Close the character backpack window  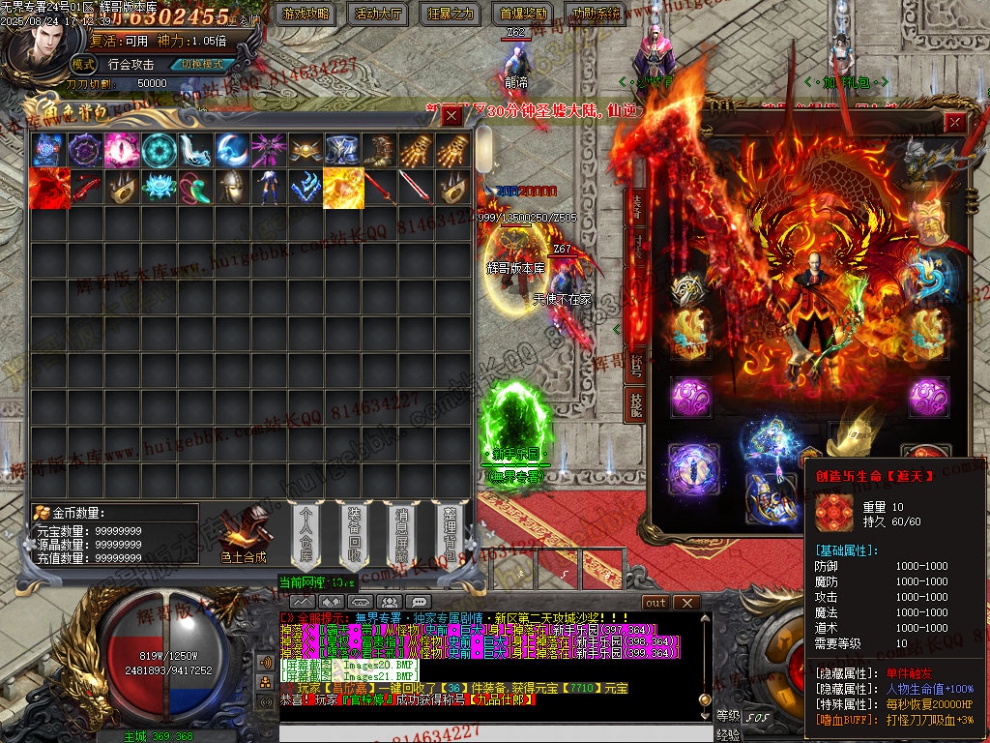(x=452, y=116)
